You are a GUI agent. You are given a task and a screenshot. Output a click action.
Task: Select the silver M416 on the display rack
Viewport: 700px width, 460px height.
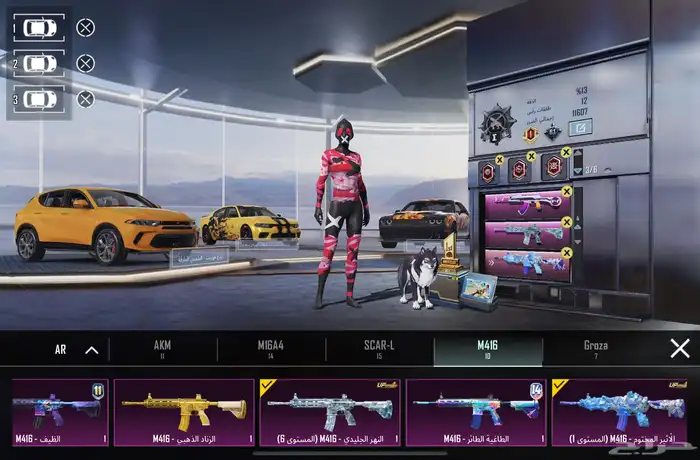(527, 236)
